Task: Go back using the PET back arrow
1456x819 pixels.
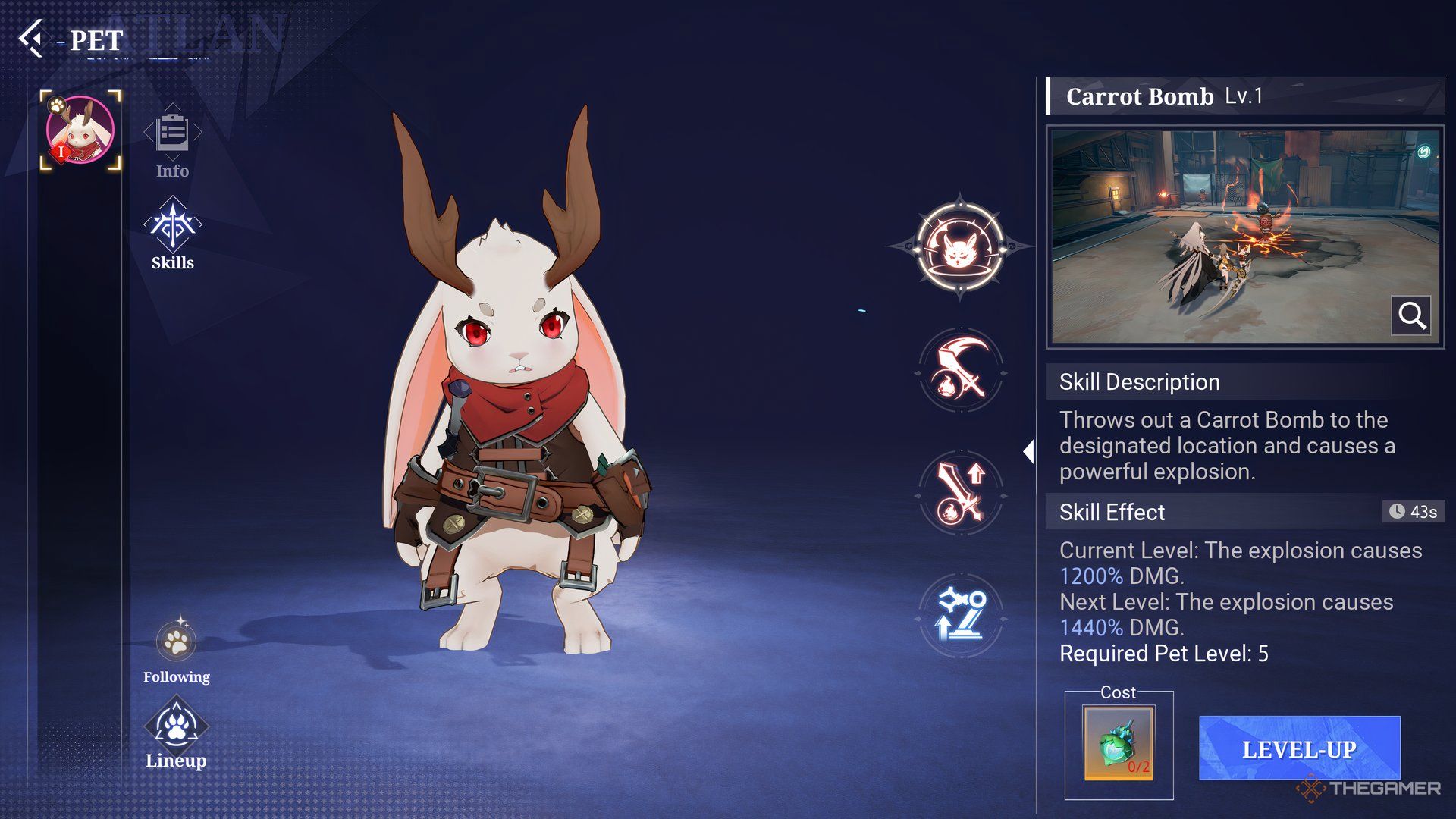Action: pyautogui.click(x=32, y=39)
